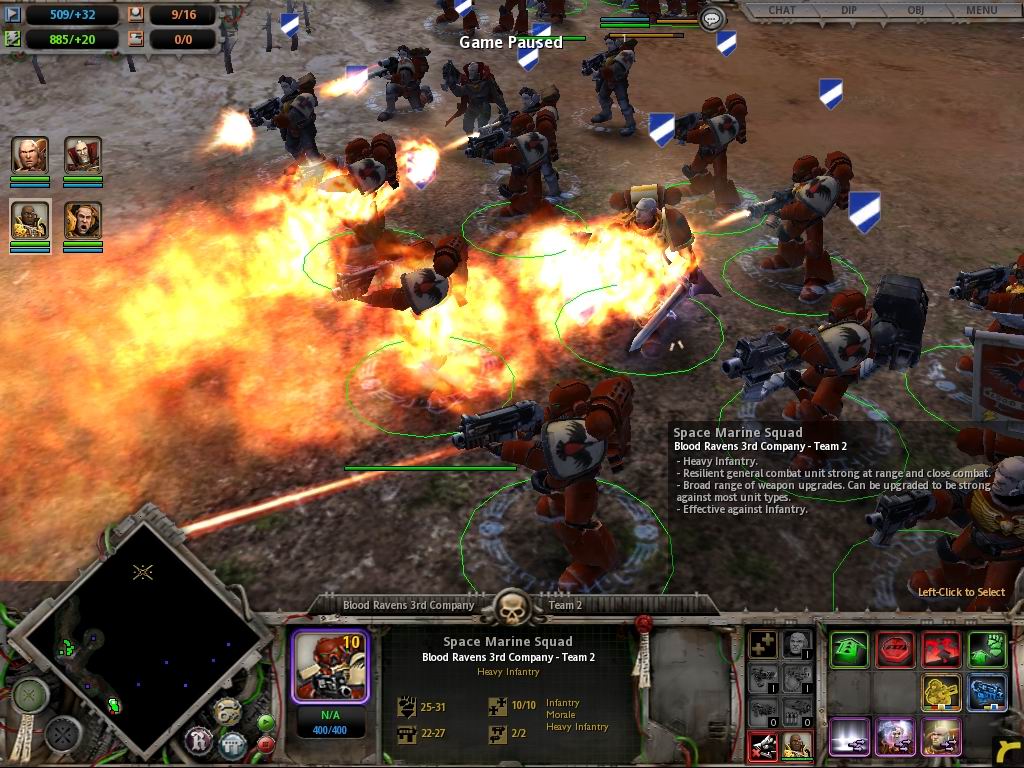
Task: Click the green play button near the minimap
Action: (266, 722)
